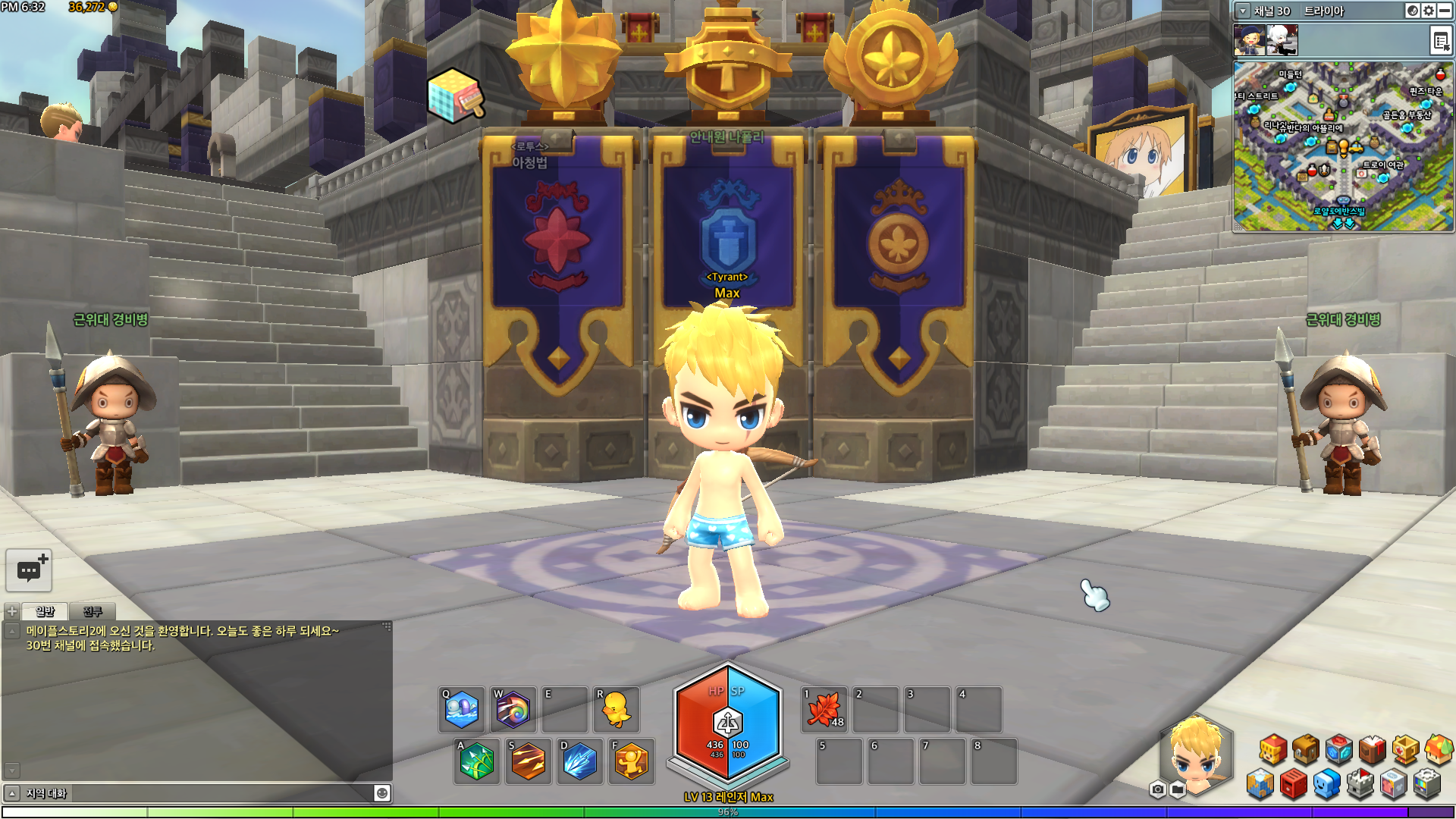Activate the Q turtle water skill
Viewport: 1456px width, 819px height.
coord(461,710)
